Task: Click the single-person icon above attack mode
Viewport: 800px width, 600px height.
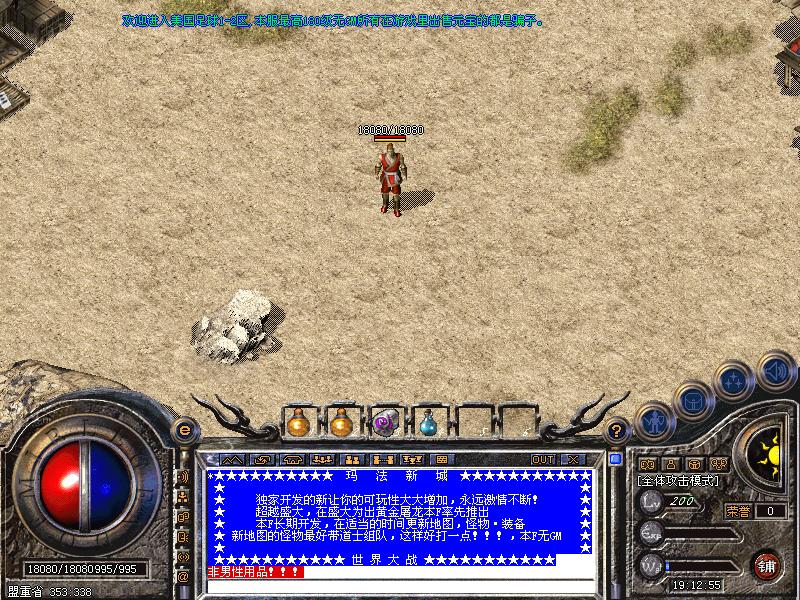Action: pyautogui.click(x=671, y=464)
